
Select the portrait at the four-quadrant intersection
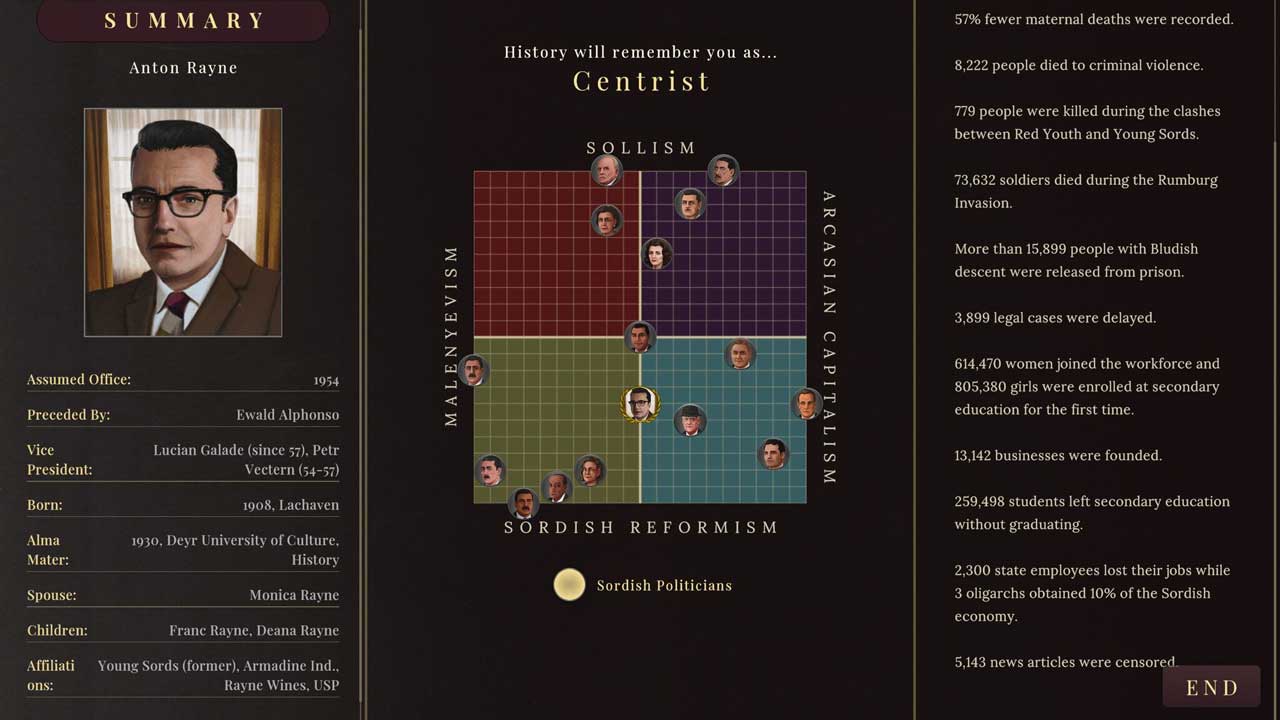coord(640,337)
